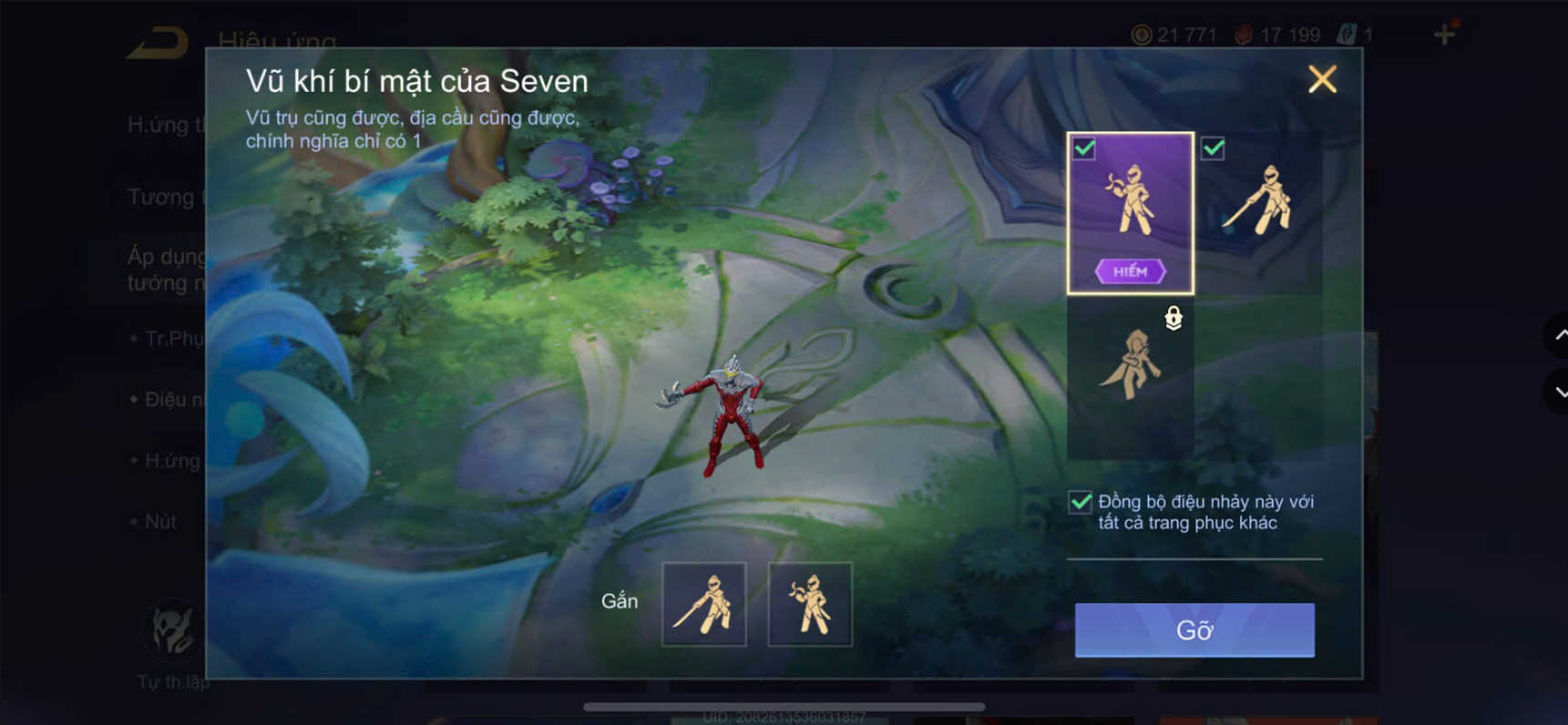Select the weapon attach icon beside Gắn
Image resolution: width=1568 pixels, height=725 pixels.
tap(704, 604)
